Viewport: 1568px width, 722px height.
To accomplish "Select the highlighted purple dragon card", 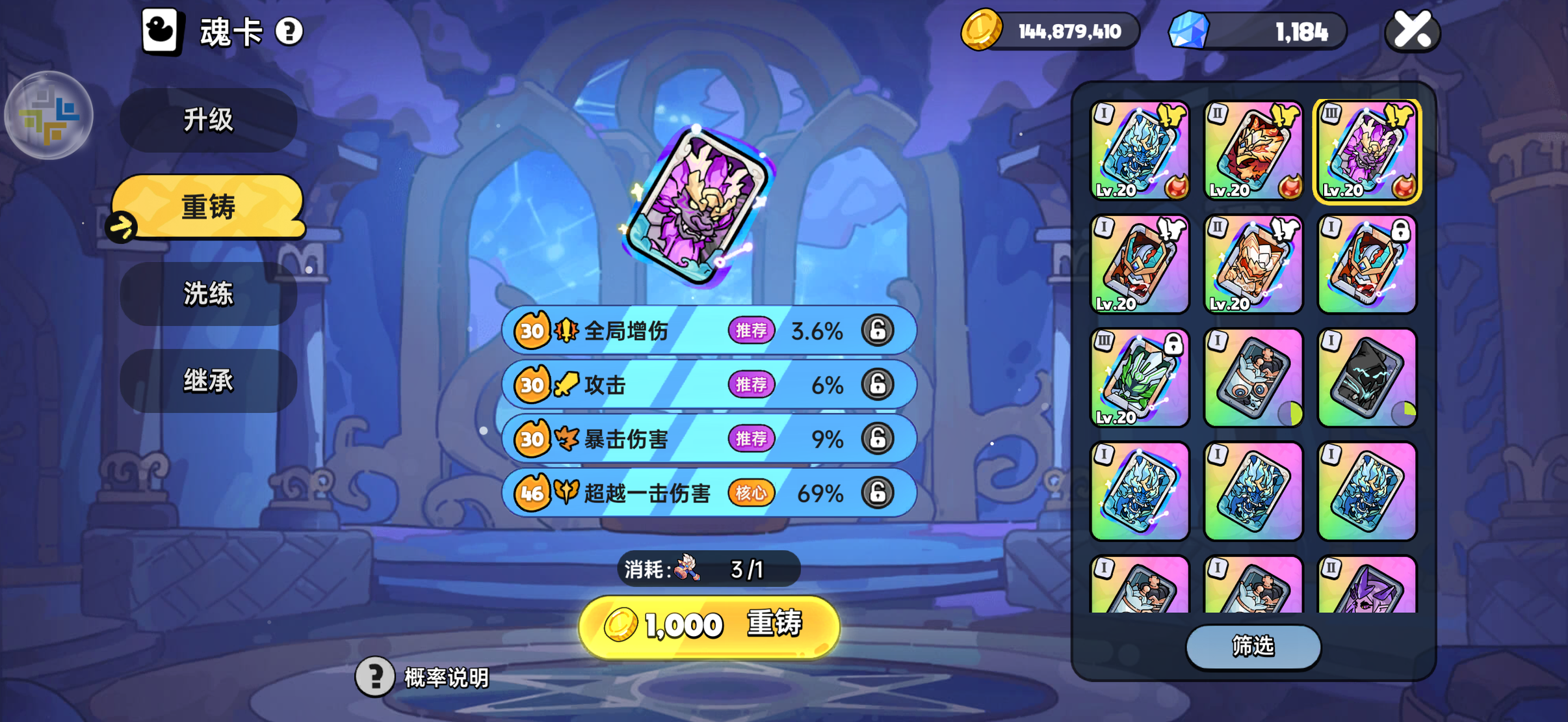I will (1366, 151).
